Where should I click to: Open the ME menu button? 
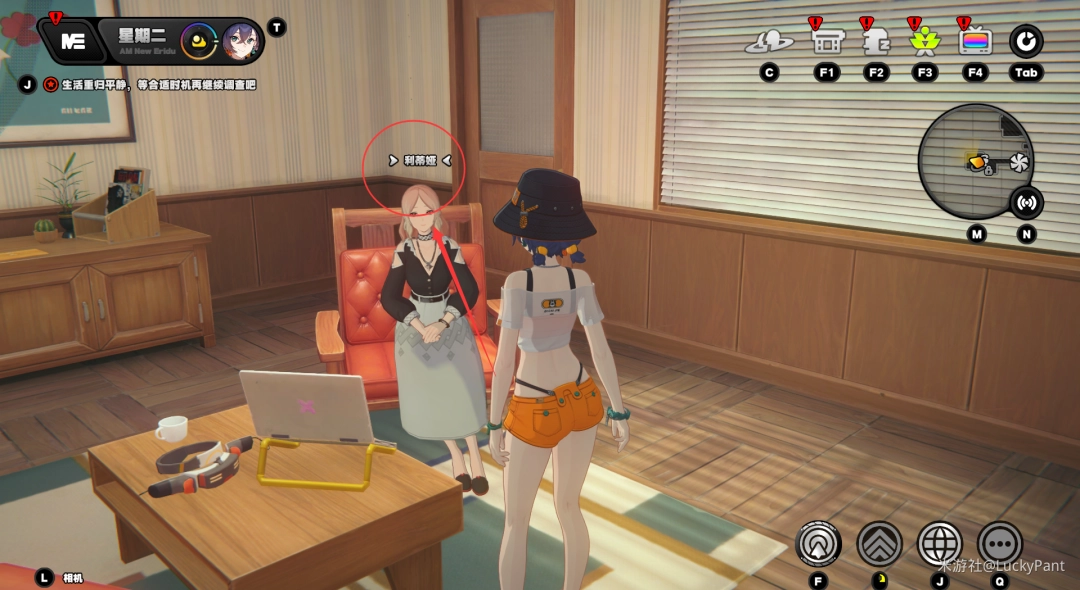pyautogui.click(x=73, y=41)
